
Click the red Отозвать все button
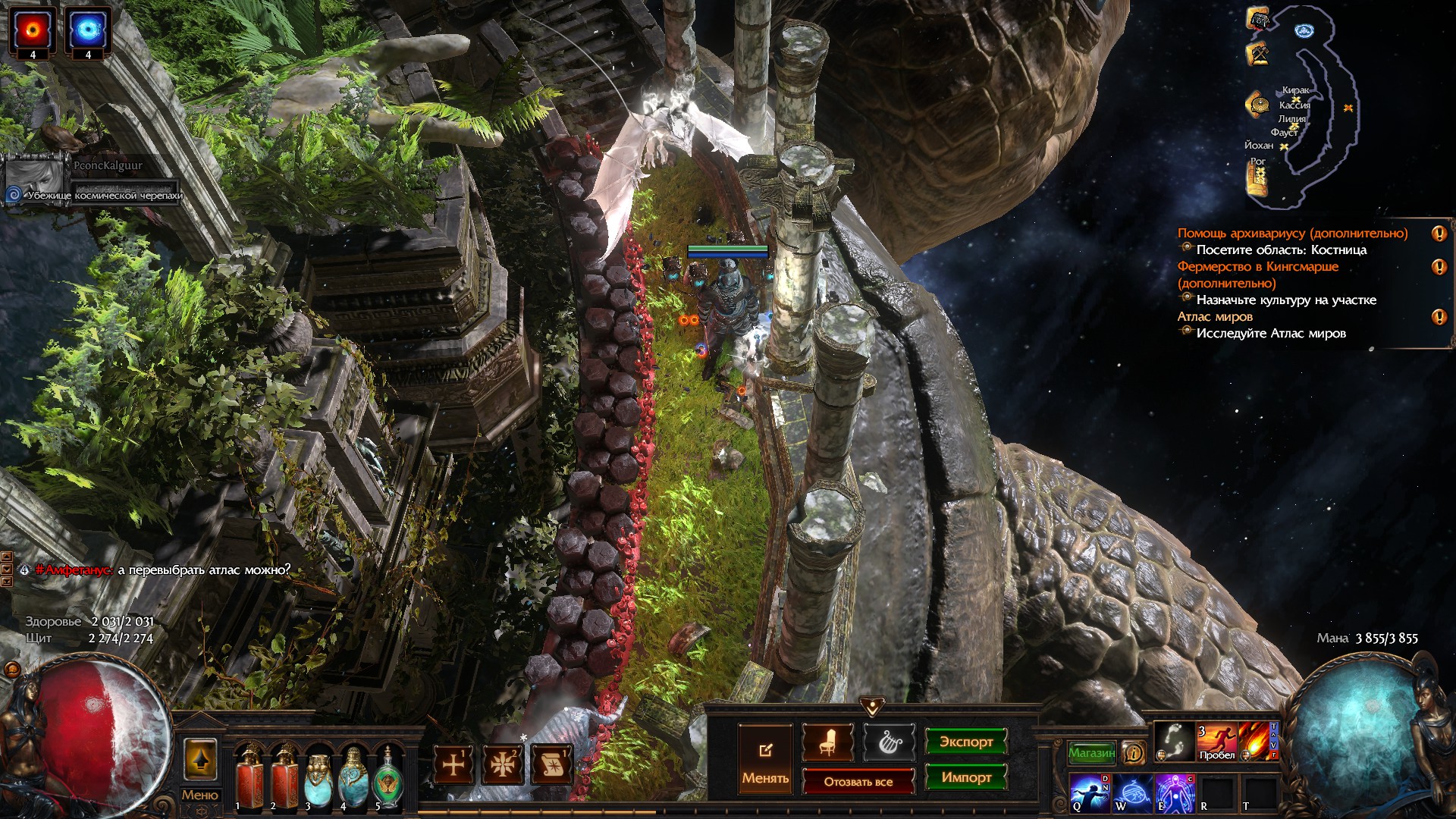pos(858,782)
